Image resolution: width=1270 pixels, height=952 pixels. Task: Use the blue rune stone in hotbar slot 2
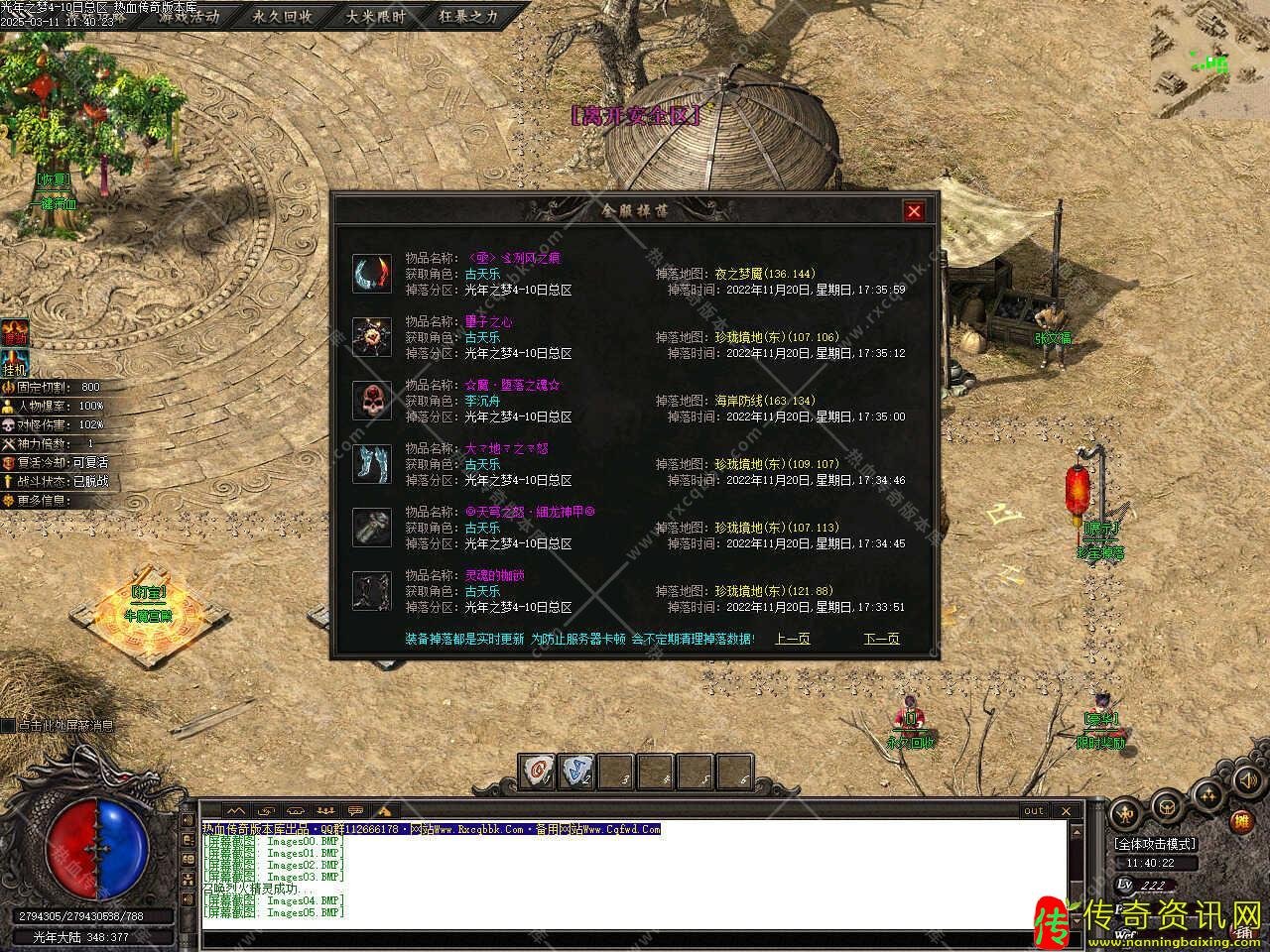click(x=575, y=770)
